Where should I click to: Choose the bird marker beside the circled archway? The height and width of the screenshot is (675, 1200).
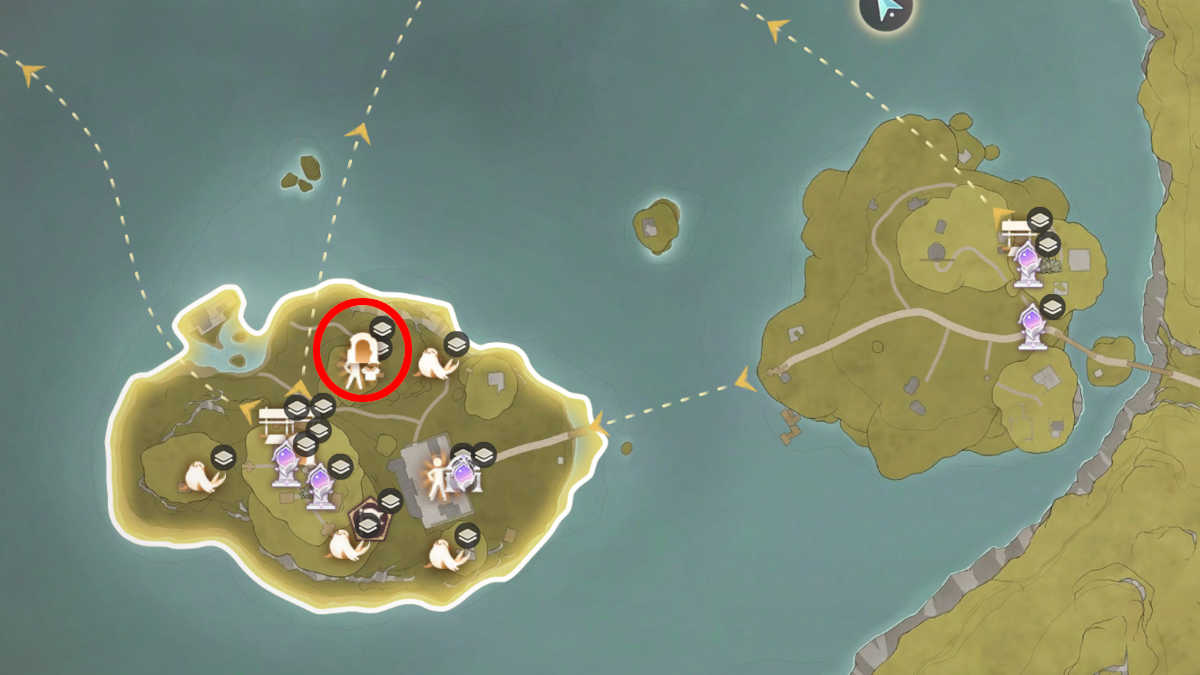(x=435, y=365)
